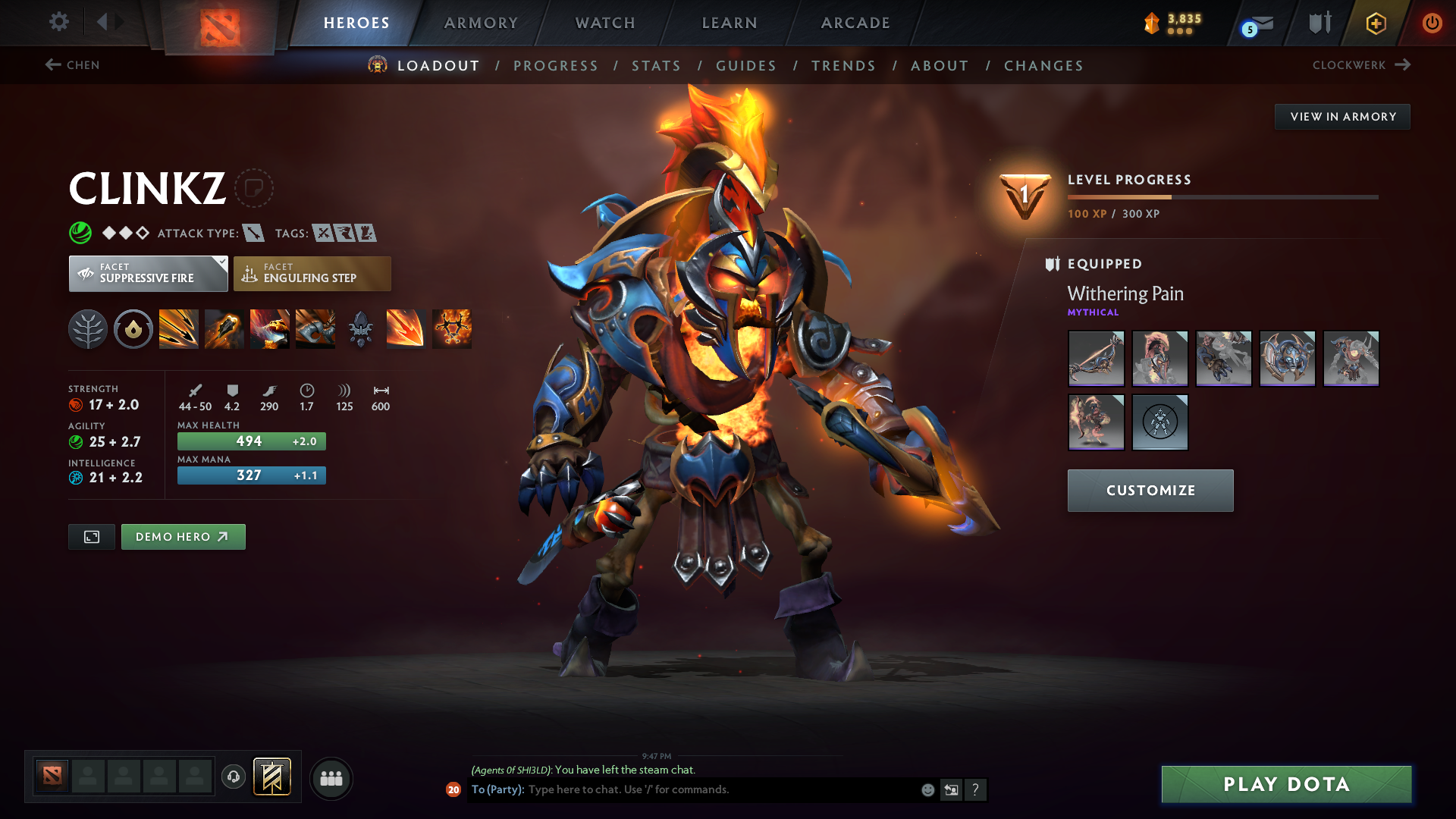This screenshot has height=819, width=1456.
Task: Click the Dota Plus shield icon in top bar
Action: [1319, 22]
